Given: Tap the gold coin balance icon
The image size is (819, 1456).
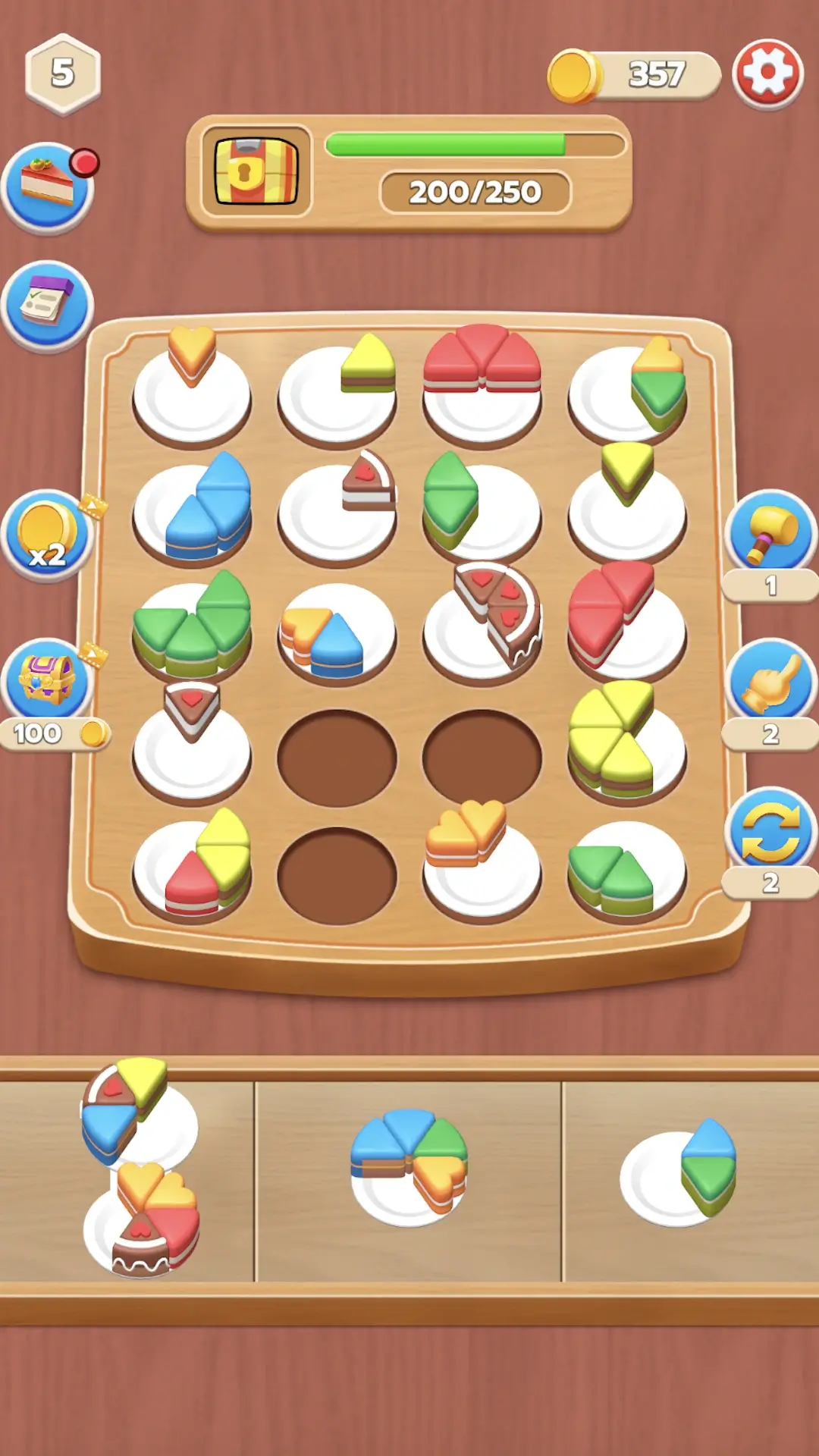Looking at the screenshot, I should click(x=573, y=75).
